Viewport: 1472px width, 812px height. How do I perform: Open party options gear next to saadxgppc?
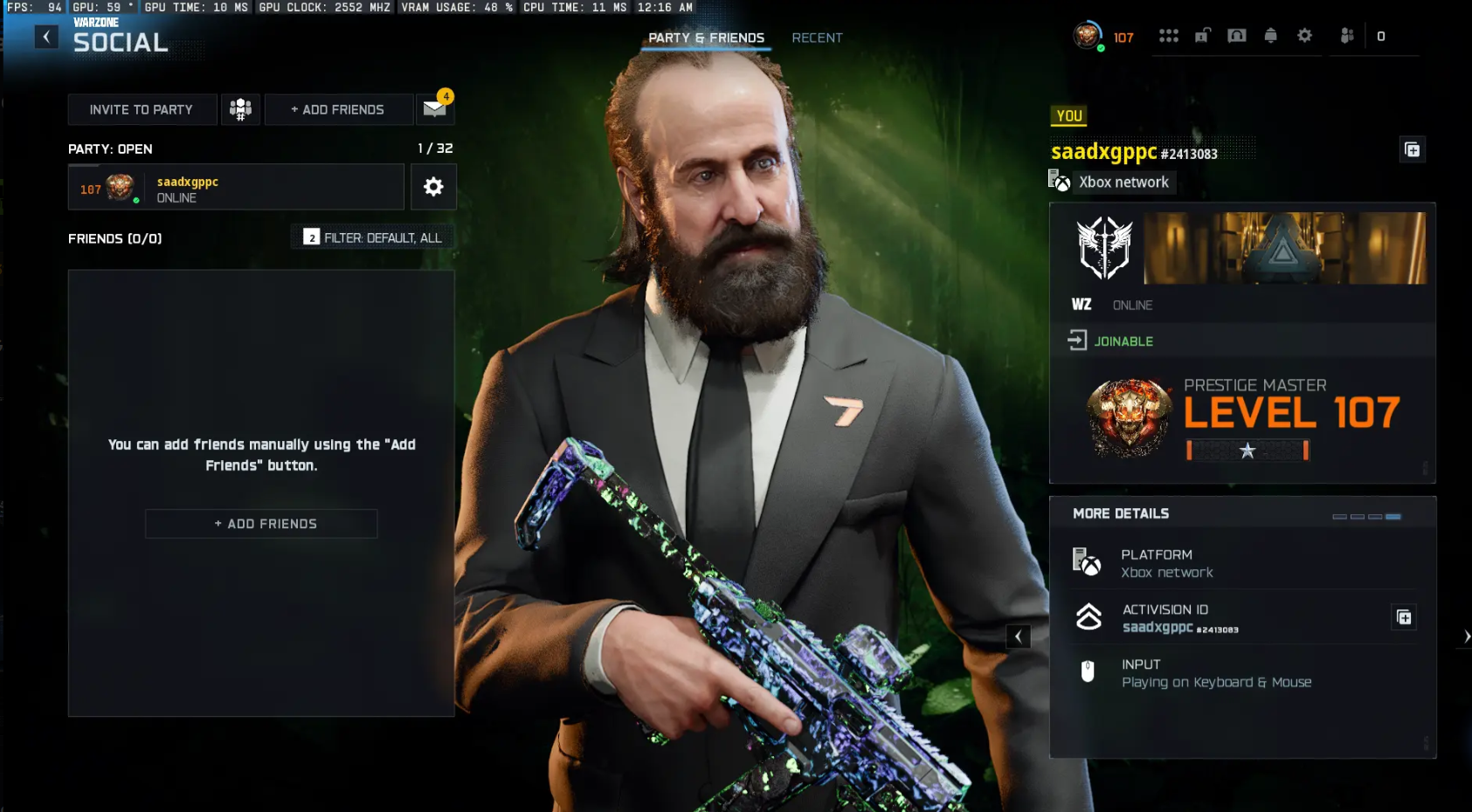coord(433,186)
